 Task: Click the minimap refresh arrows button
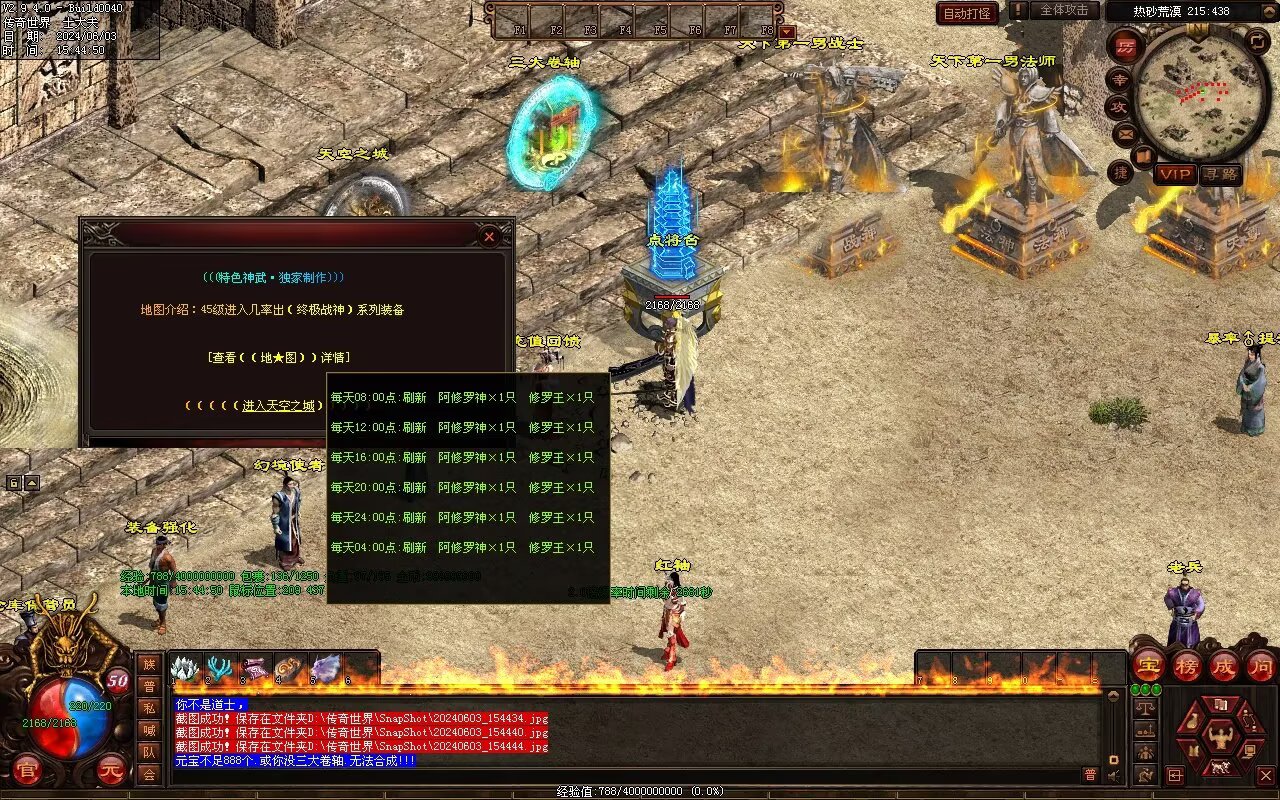point(1258,41)
